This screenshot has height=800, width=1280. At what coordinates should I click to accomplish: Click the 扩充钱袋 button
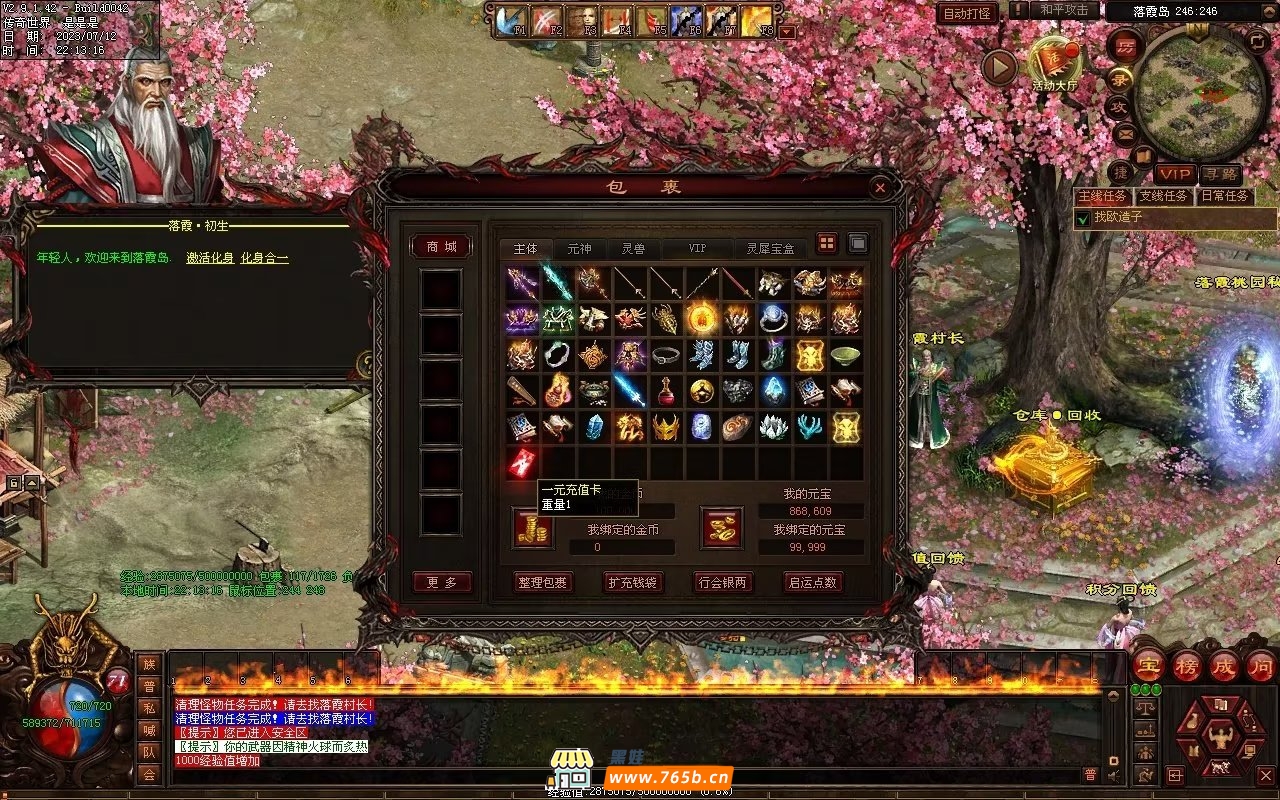[x=632, y=582]
